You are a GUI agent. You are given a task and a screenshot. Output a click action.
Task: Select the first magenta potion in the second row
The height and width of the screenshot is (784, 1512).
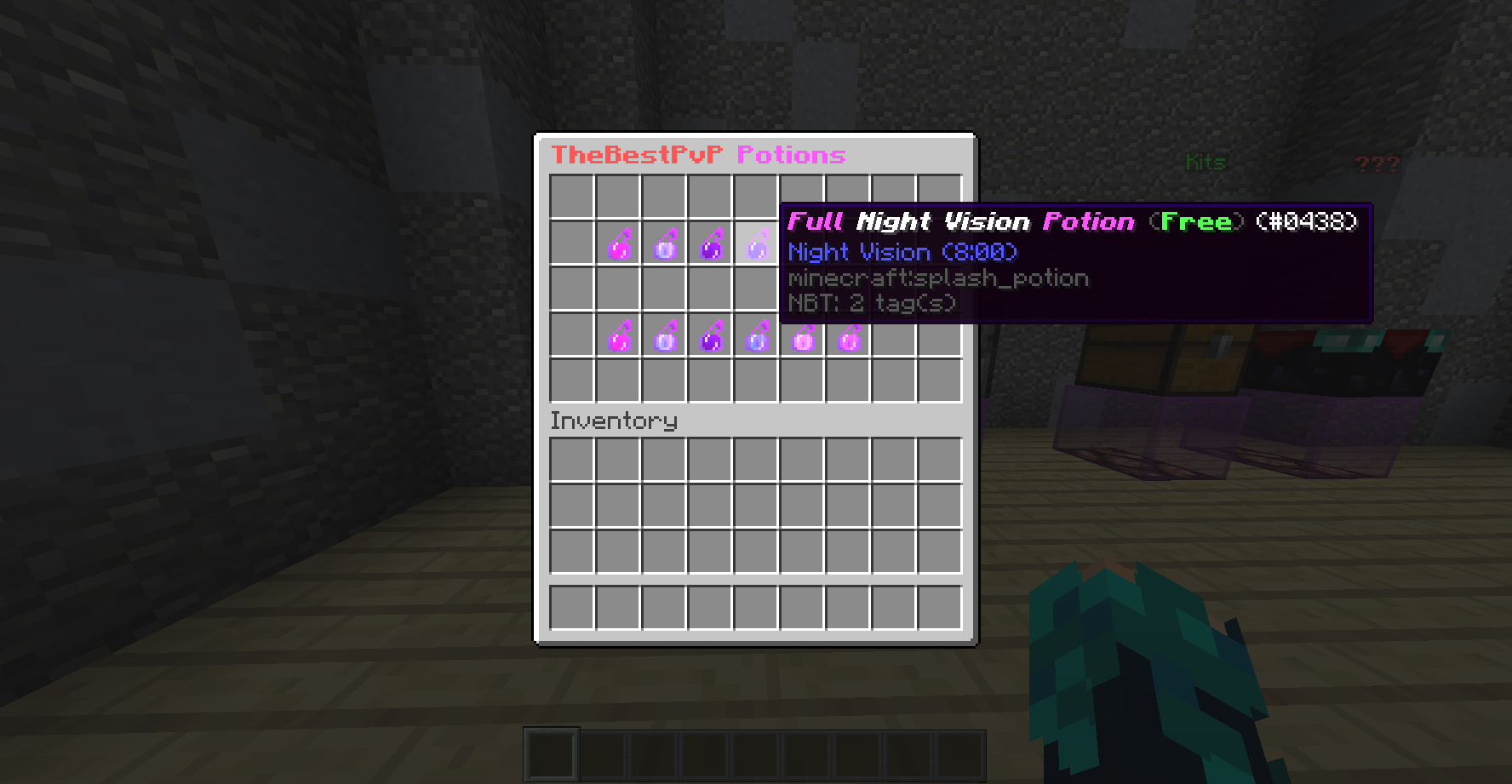point(619,340)
